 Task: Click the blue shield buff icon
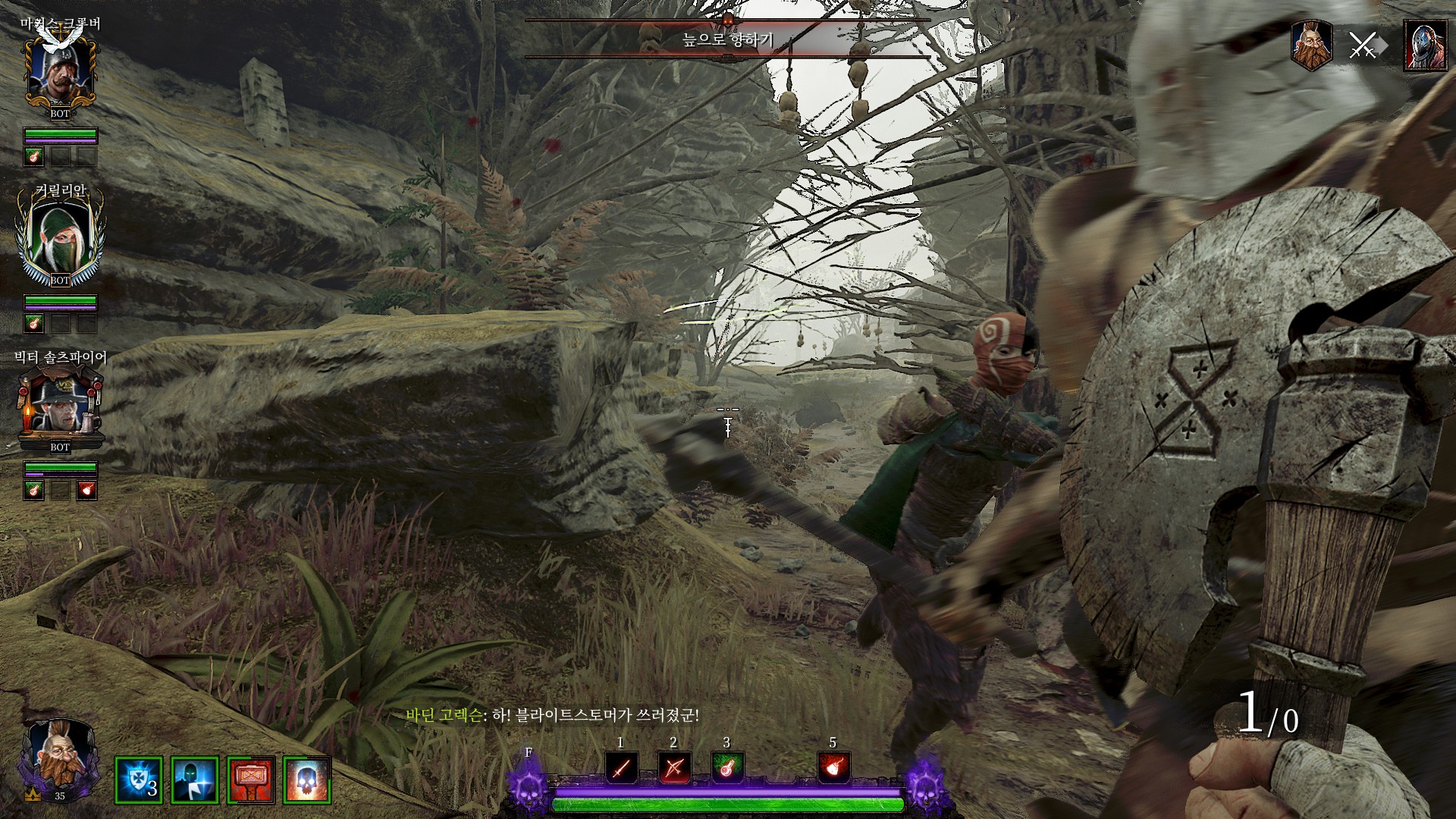click(138, 780)
